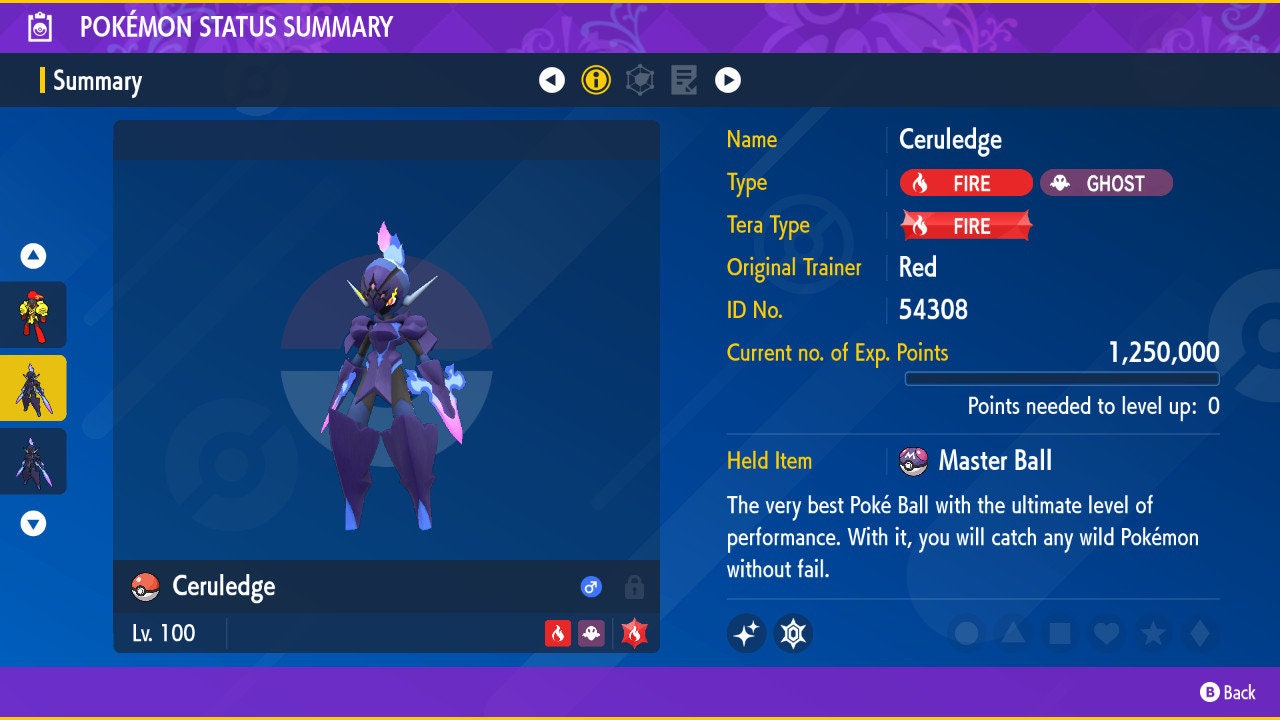This screenshot has height=720, width=1280.
Task: Select the highlighted info summary icon
Action: [597, 81]
